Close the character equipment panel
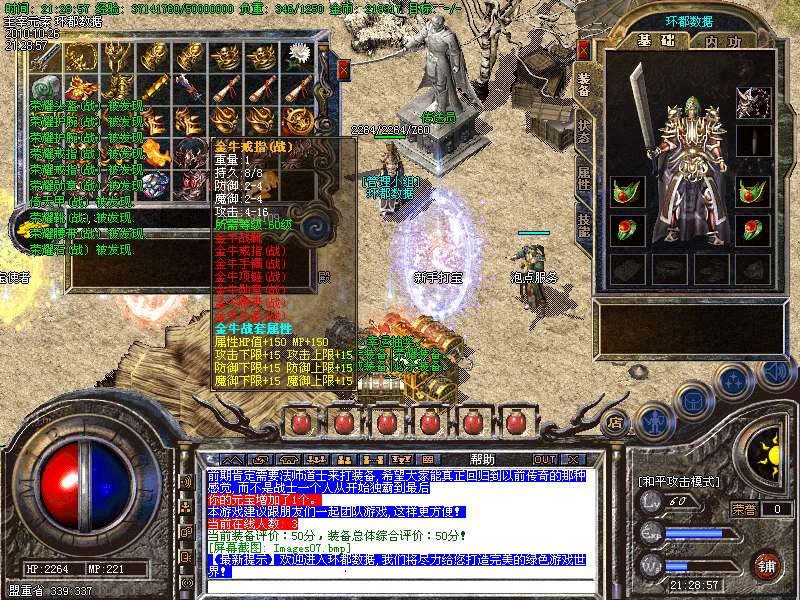The image size is (800, 600). pos(584,48)
